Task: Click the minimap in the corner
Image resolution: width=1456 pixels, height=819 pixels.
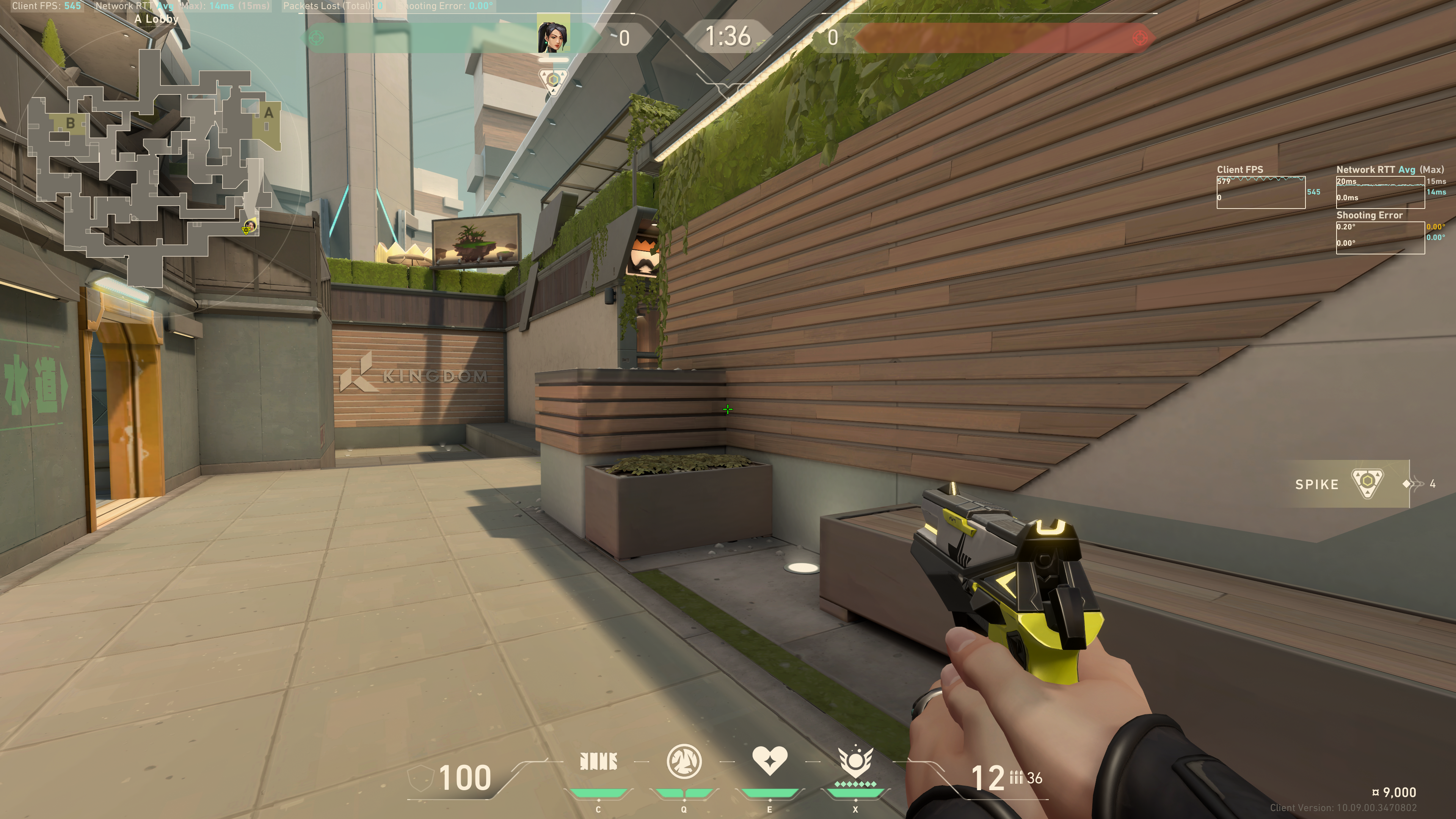Action: [x=155, y=164]
